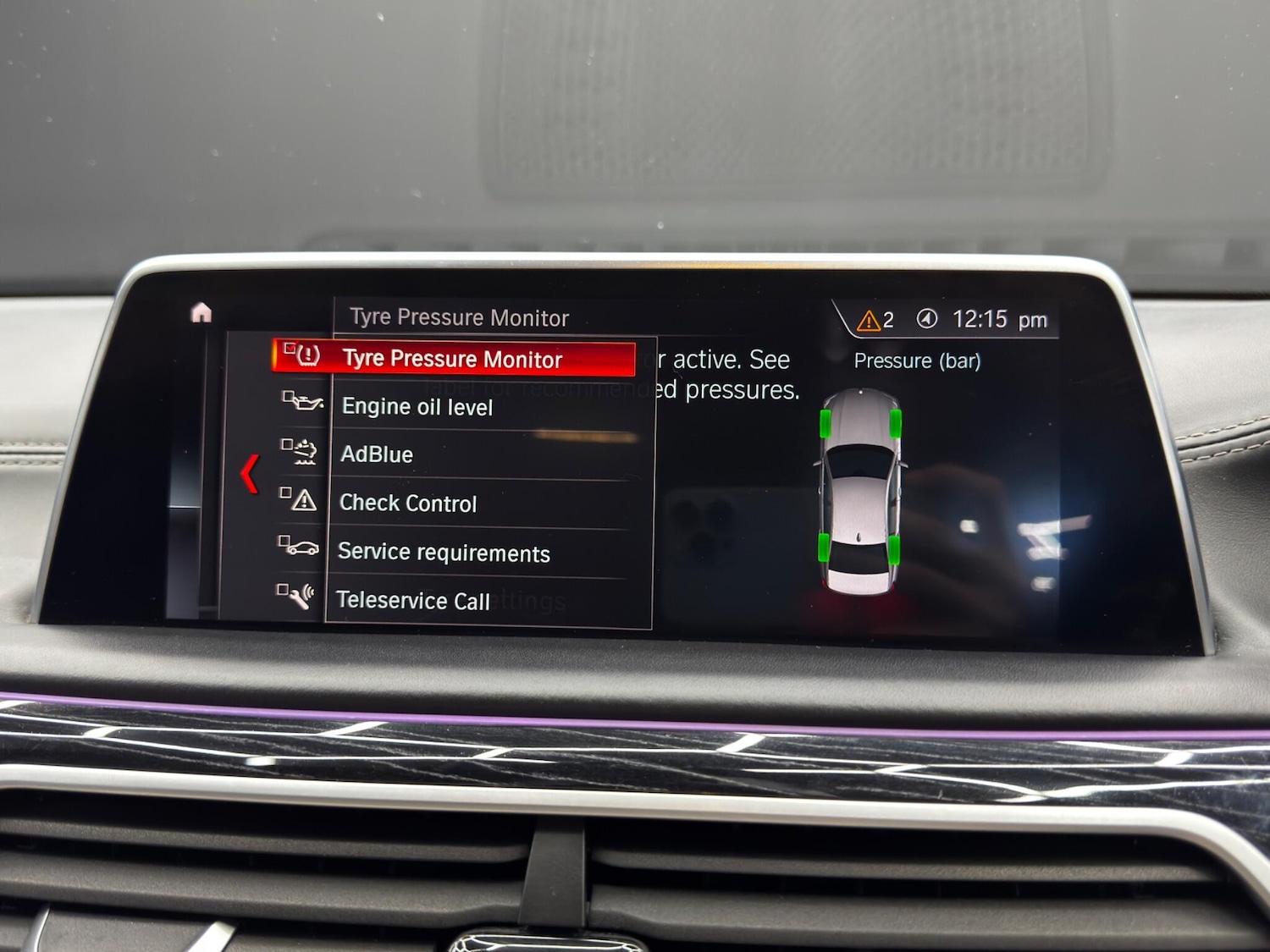Select AdBlue from the vehicle status menu
Image resolution: width=1270 pixels, height=952 pixels.
376,454
